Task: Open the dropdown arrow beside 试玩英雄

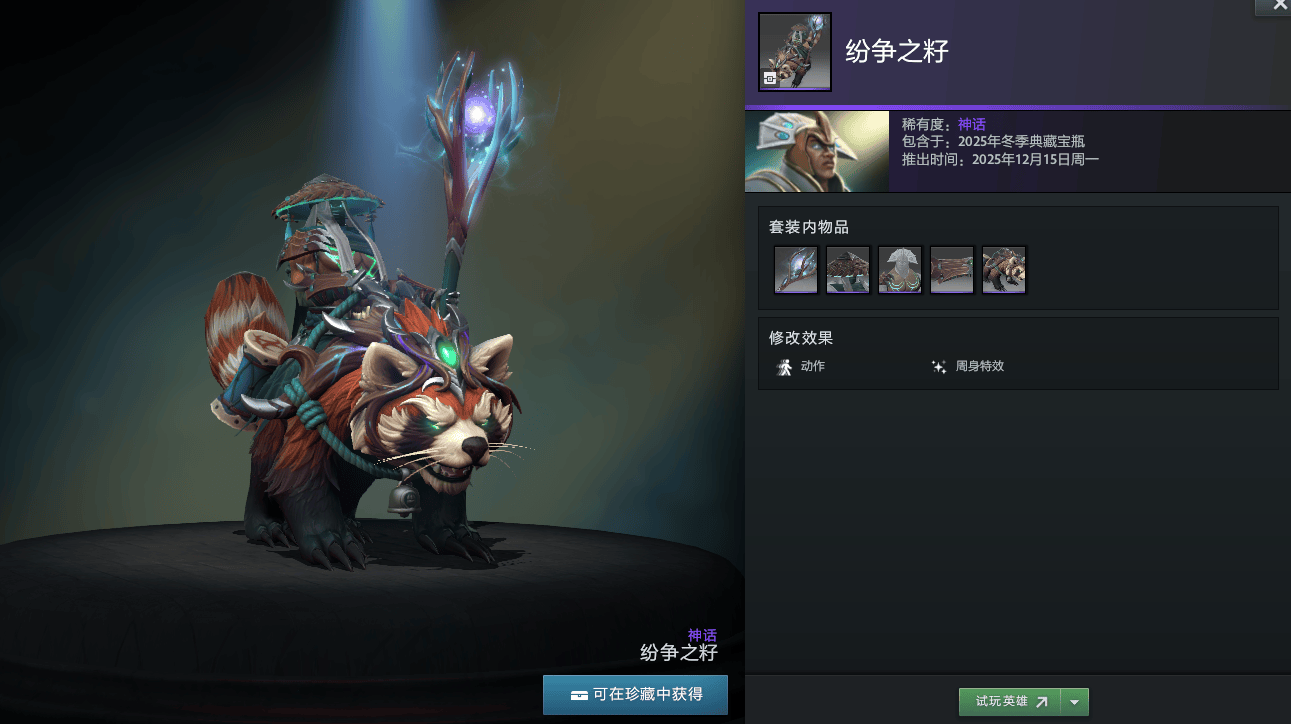Action: click(1075, 702)
